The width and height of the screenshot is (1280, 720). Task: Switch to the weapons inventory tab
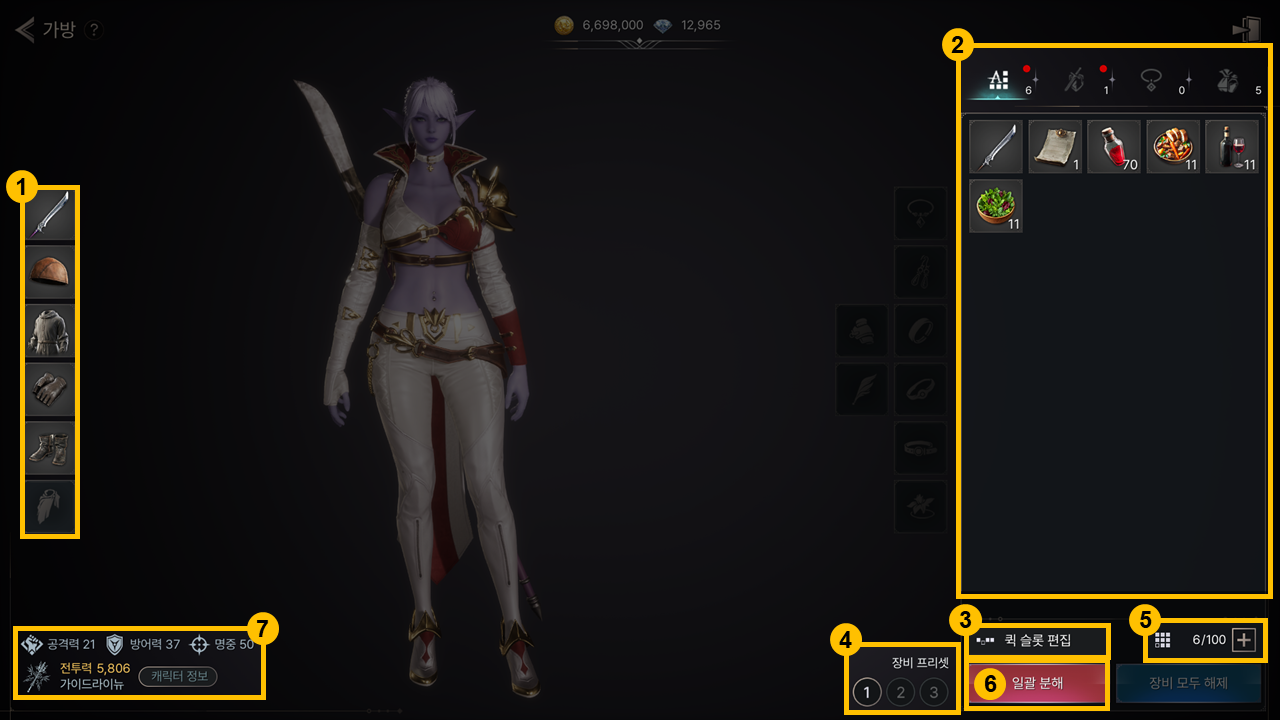(1075, 81)
